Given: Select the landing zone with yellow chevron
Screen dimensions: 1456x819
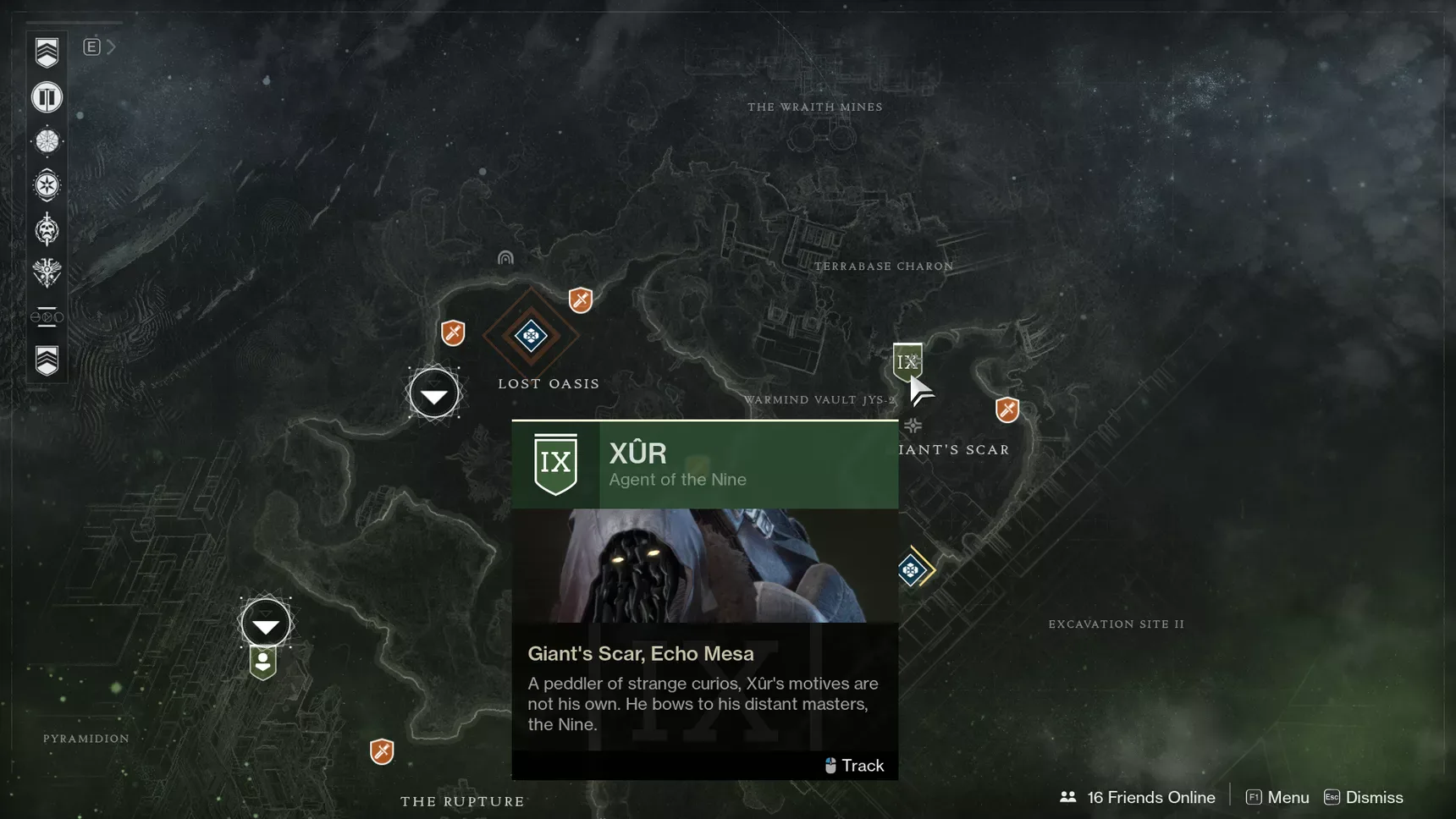Looking at the screenshot, I should (x=912, y=569).
